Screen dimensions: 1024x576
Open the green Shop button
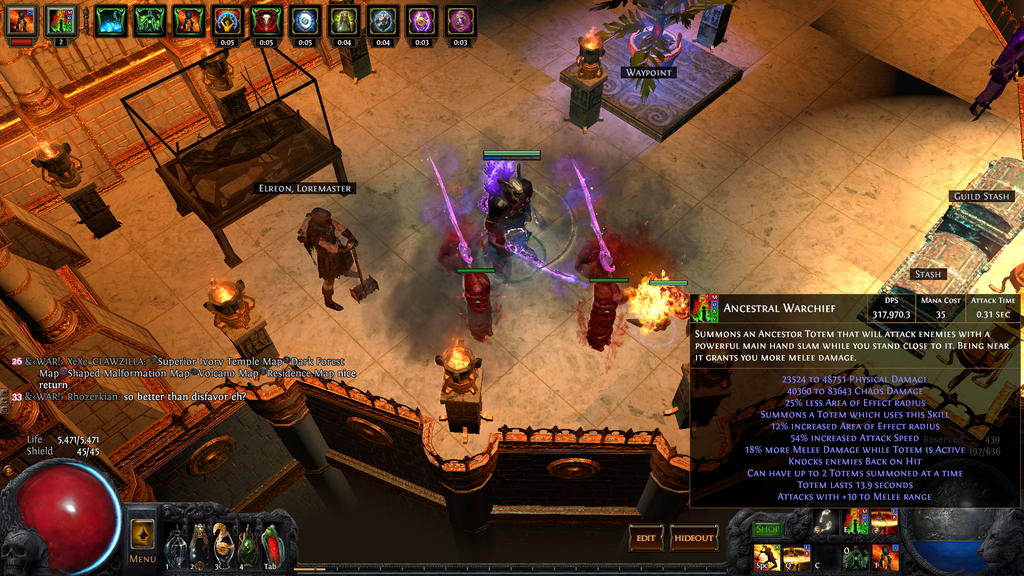pos(767,529)
